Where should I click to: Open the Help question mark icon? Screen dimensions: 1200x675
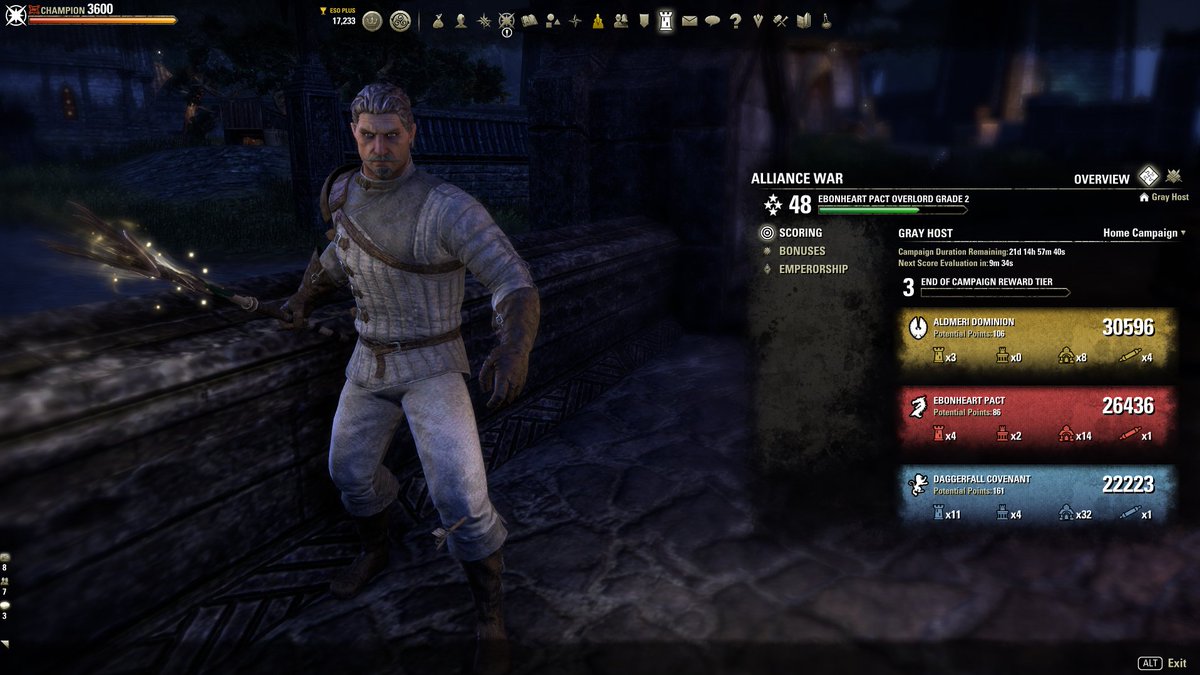pos(735,20)
